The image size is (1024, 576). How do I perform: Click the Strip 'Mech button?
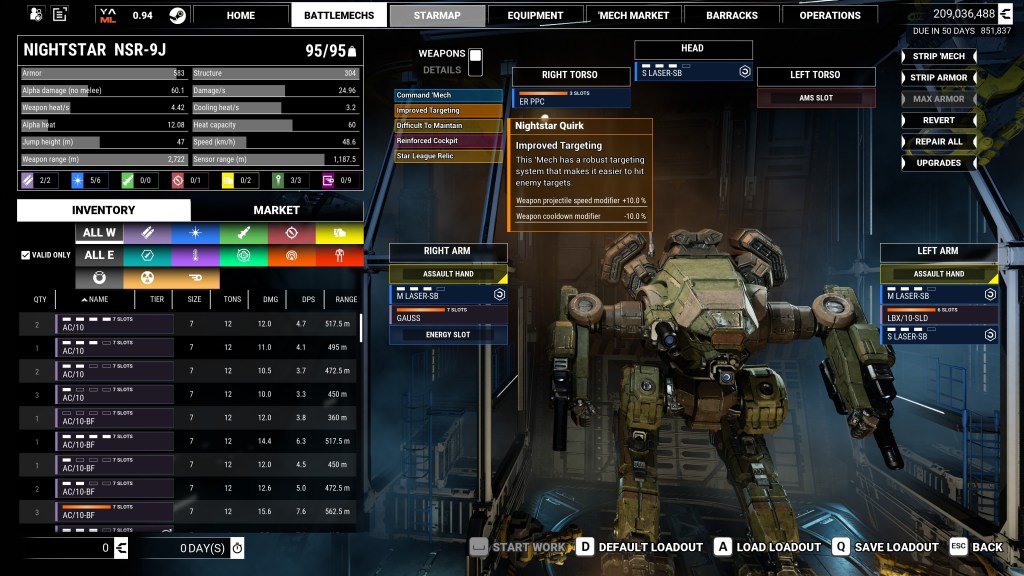coord(938,56)
